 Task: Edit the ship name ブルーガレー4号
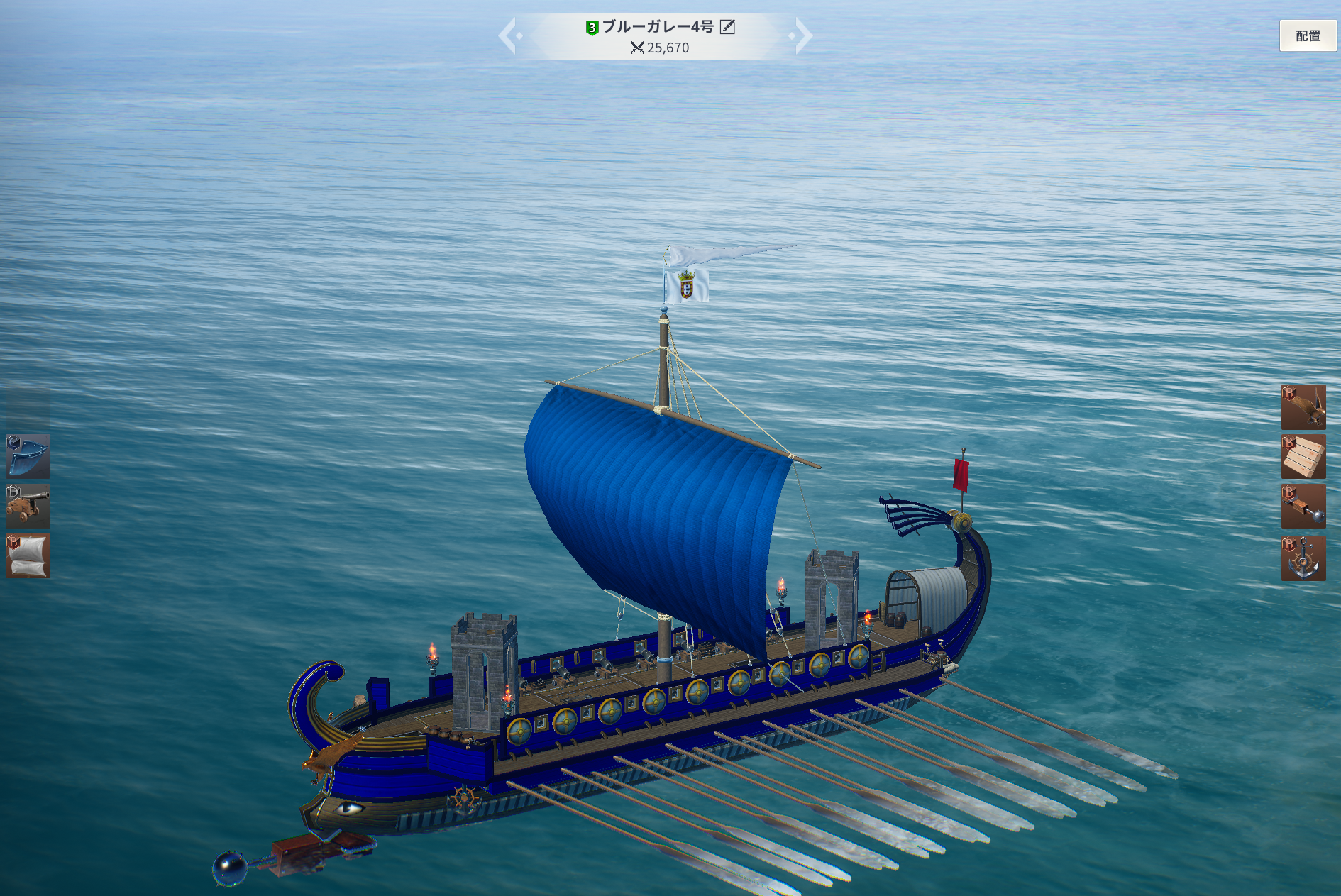tap(727, 27)
